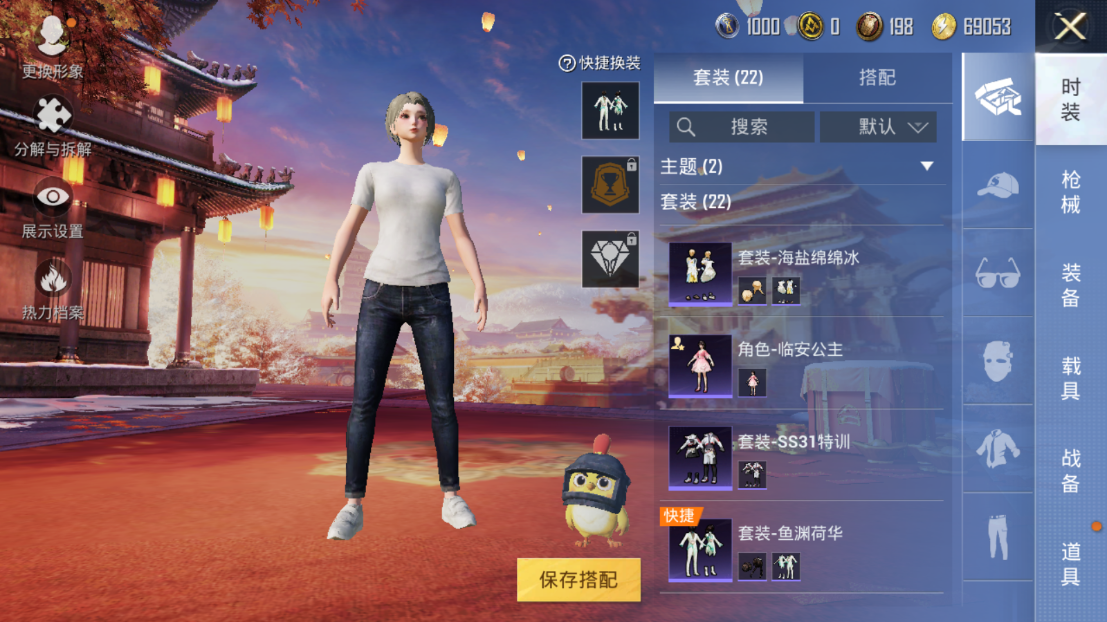Switch to the 枪械 category
The height and width of the screenshot is (622, 1107).
(x=1070, y=192)
